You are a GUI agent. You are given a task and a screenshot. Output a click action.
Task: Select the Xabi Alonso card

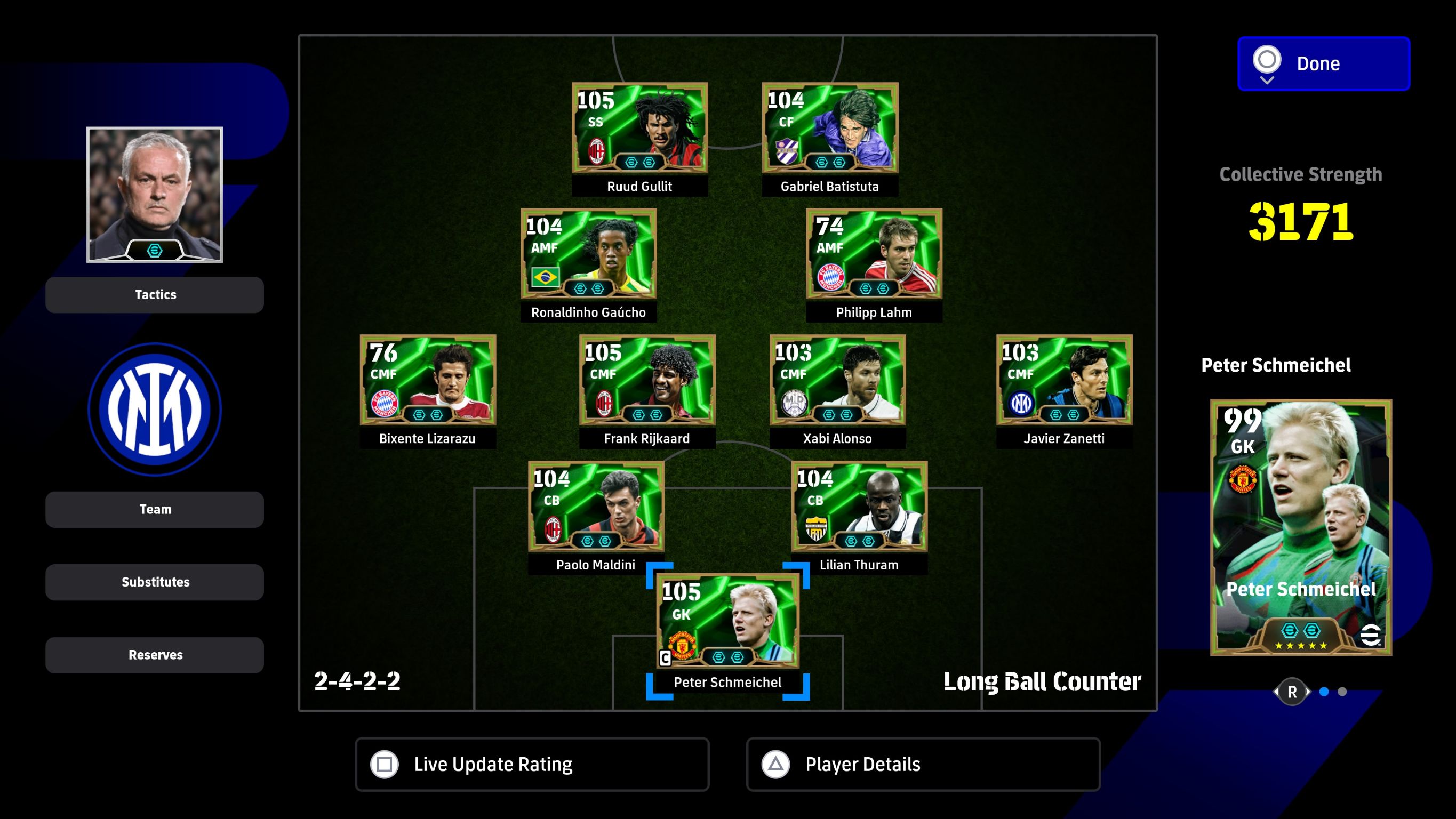(x=837, y=380)
